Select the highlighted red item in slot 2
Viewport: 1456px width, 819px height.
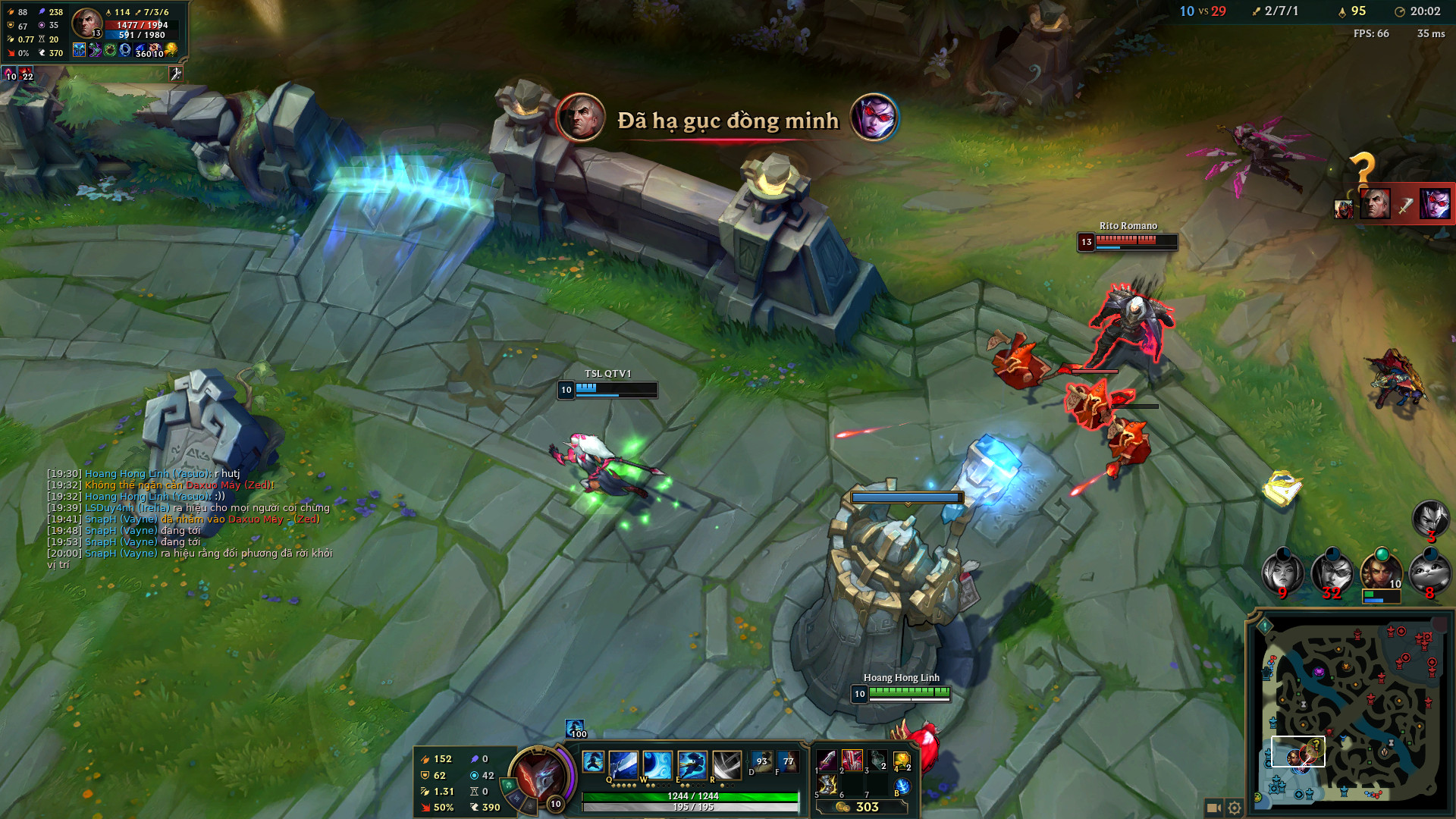tap(852, 760)
